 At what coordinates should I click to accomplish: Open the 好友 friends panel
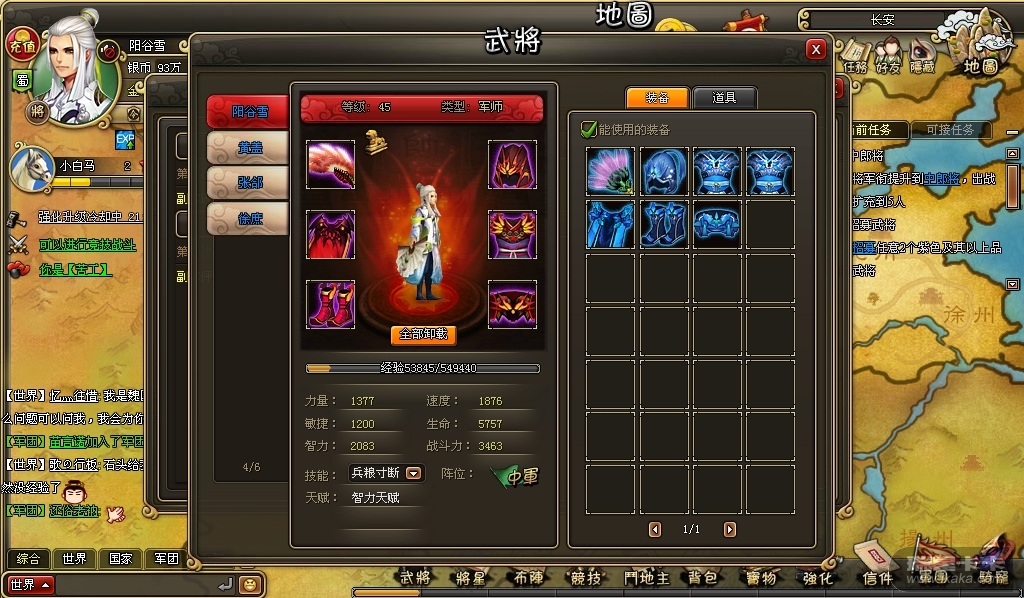point(887,55)
